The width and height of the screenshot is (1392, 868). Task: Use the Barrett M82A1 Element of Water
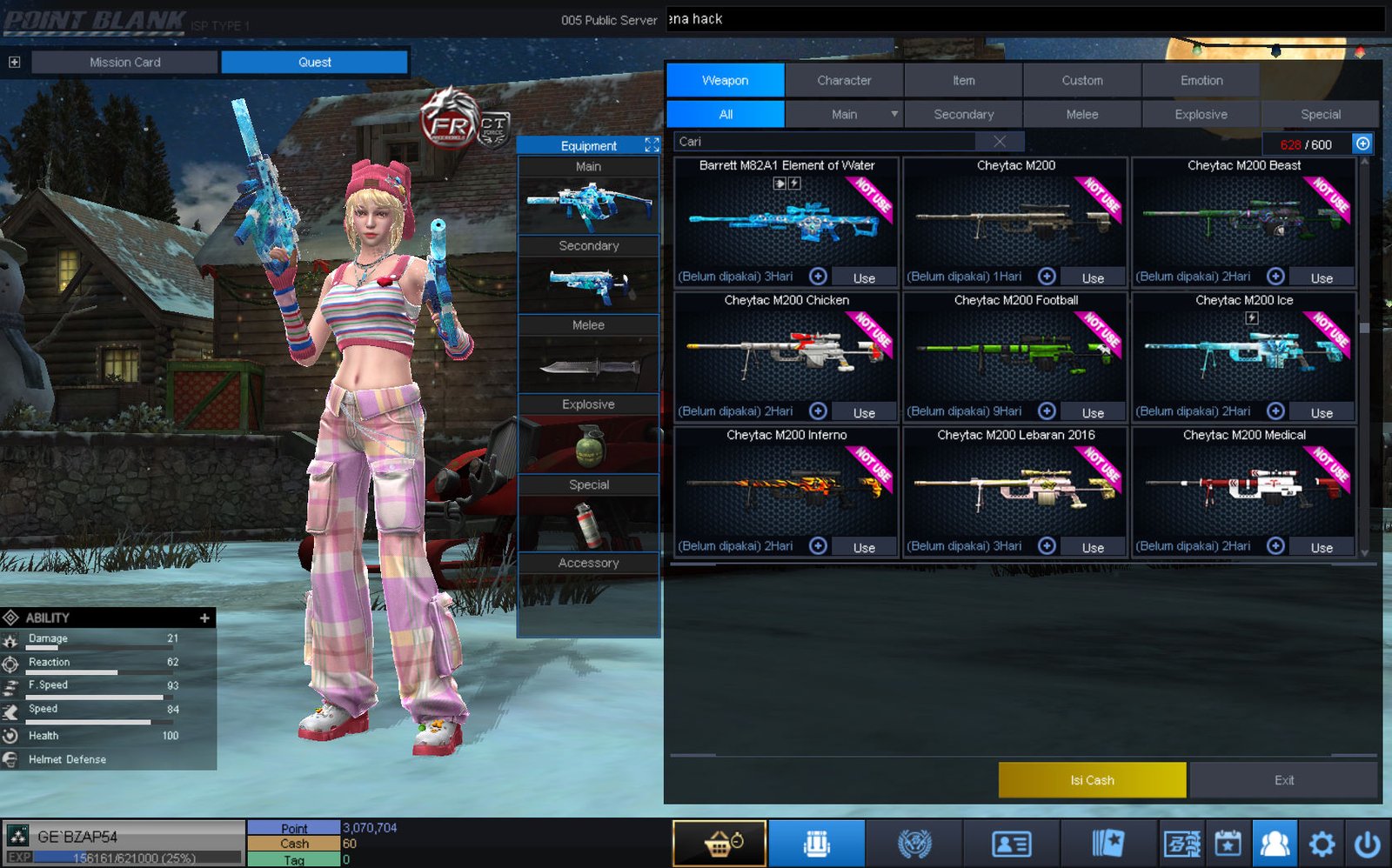[864, 277]
